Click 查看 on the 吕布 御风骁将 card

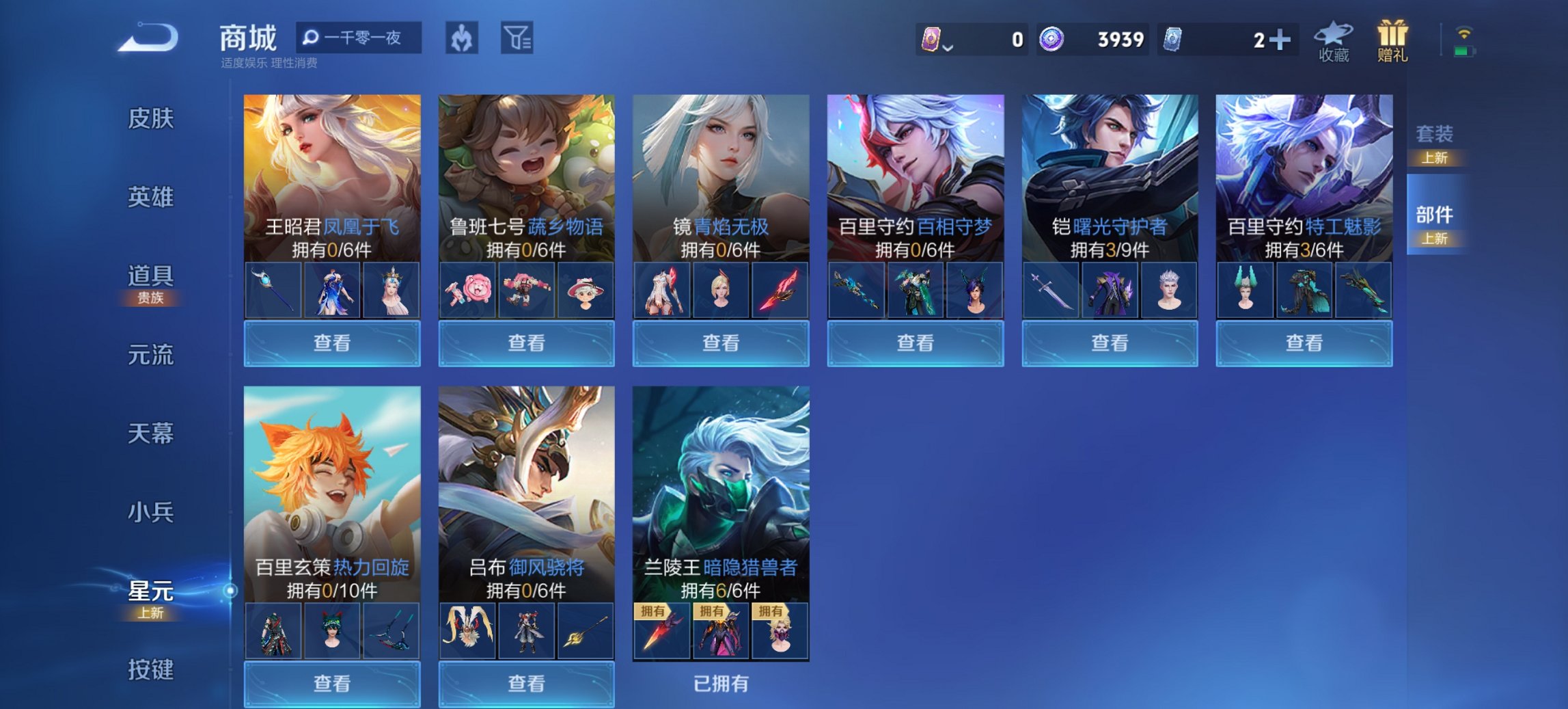(x=527, y=684)
